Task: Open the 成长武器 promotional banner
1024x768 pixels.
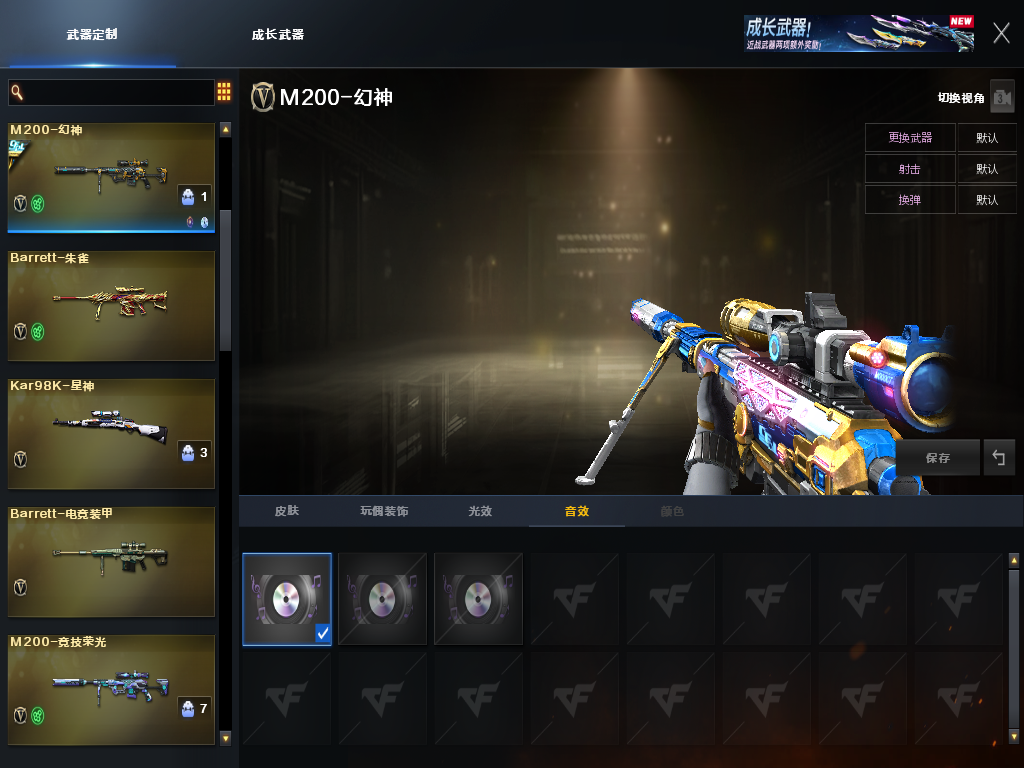Action: pyautogui.click(x=858, y=33)
